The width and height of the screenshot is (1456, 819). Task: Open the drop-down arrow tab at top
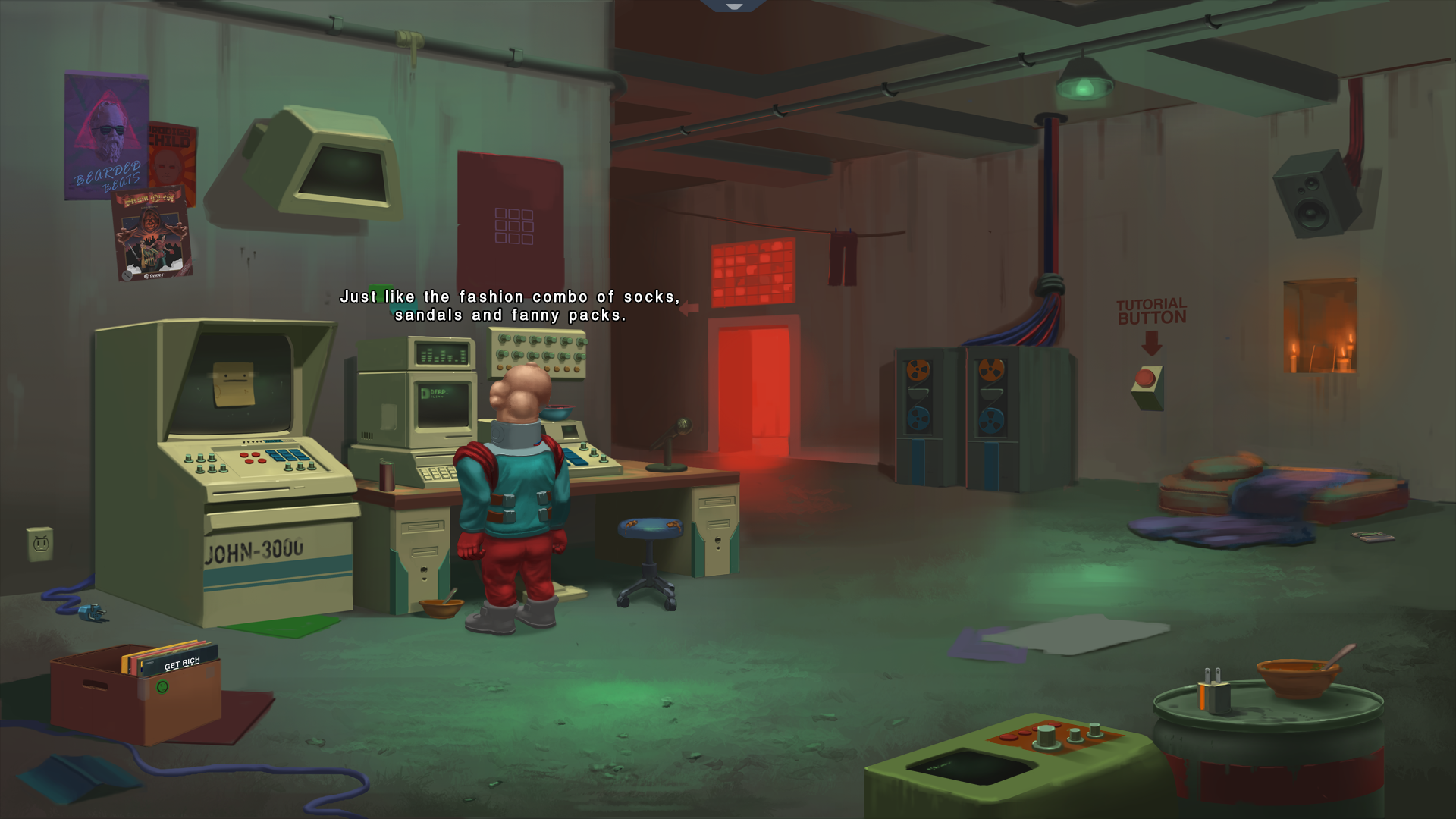click(x=733, y=5)
